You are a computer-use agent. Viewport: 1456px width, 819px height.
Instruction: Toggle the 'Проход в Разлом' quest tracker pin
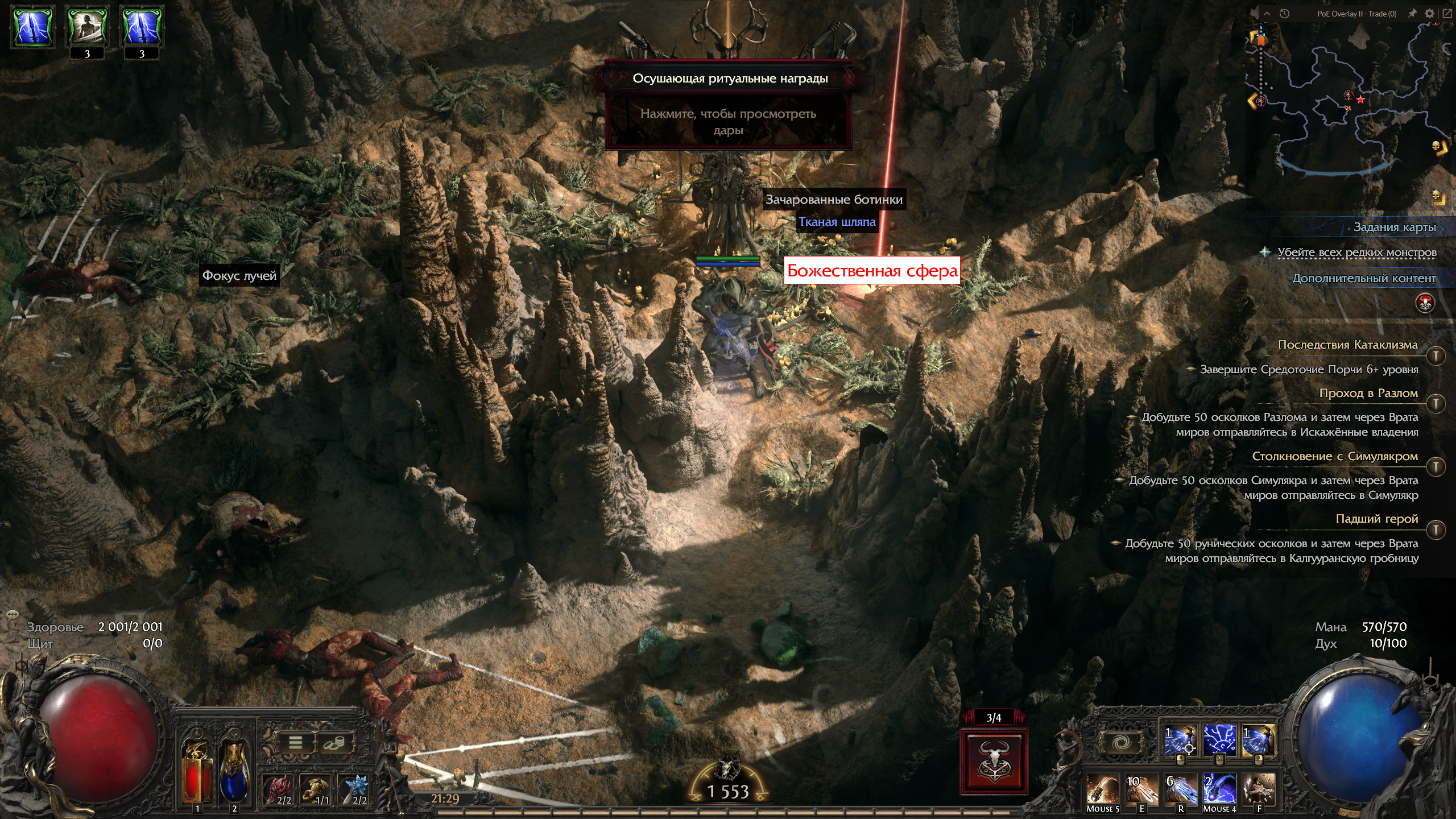(x=1436, y=404)
